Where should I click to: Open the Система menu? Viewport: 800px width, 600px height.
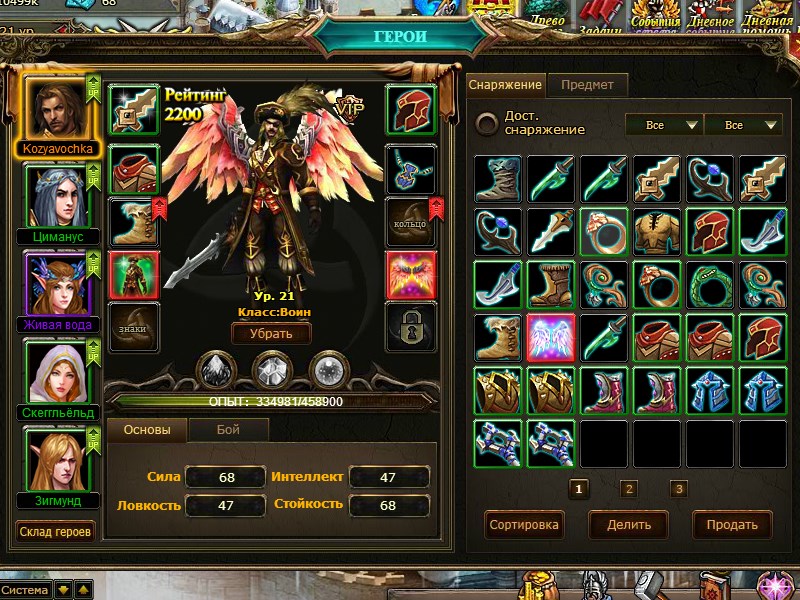click(x=25, y=590)
